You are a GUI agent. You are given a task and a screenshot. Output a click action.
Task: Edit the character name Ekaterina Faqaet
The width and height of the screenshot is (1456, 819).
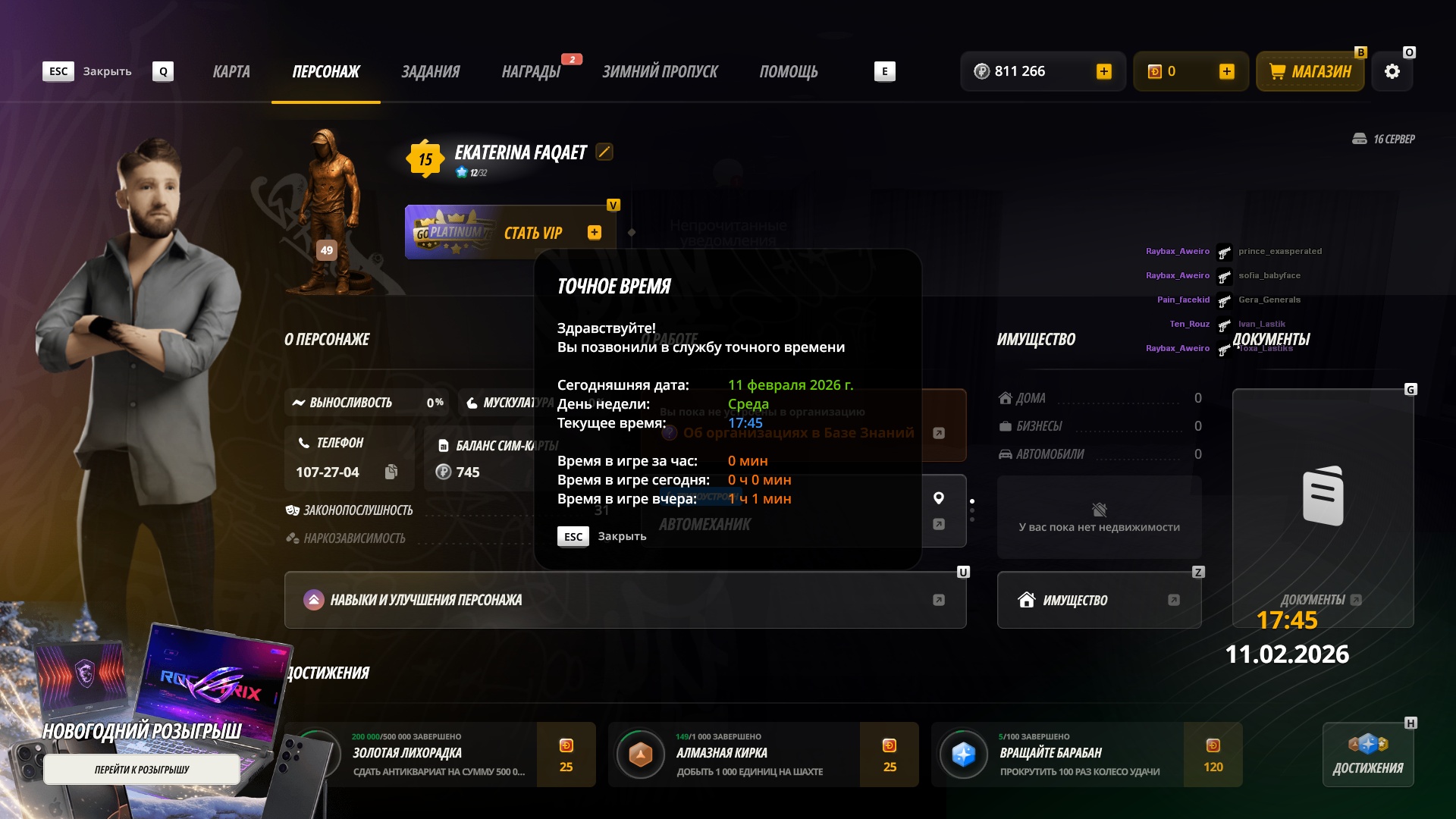tap(604, 152)
